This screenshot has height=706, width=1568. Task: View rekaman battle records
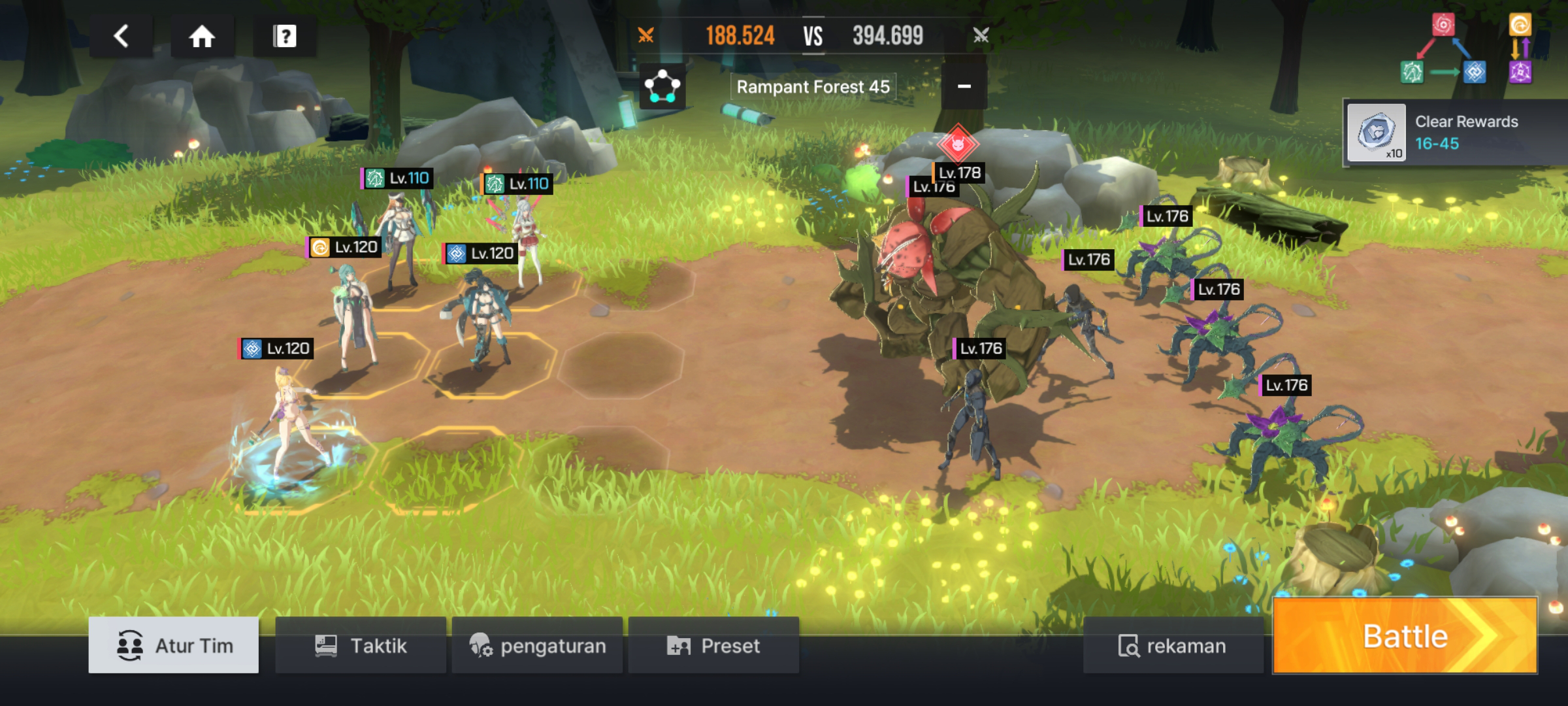[1172, 645]
